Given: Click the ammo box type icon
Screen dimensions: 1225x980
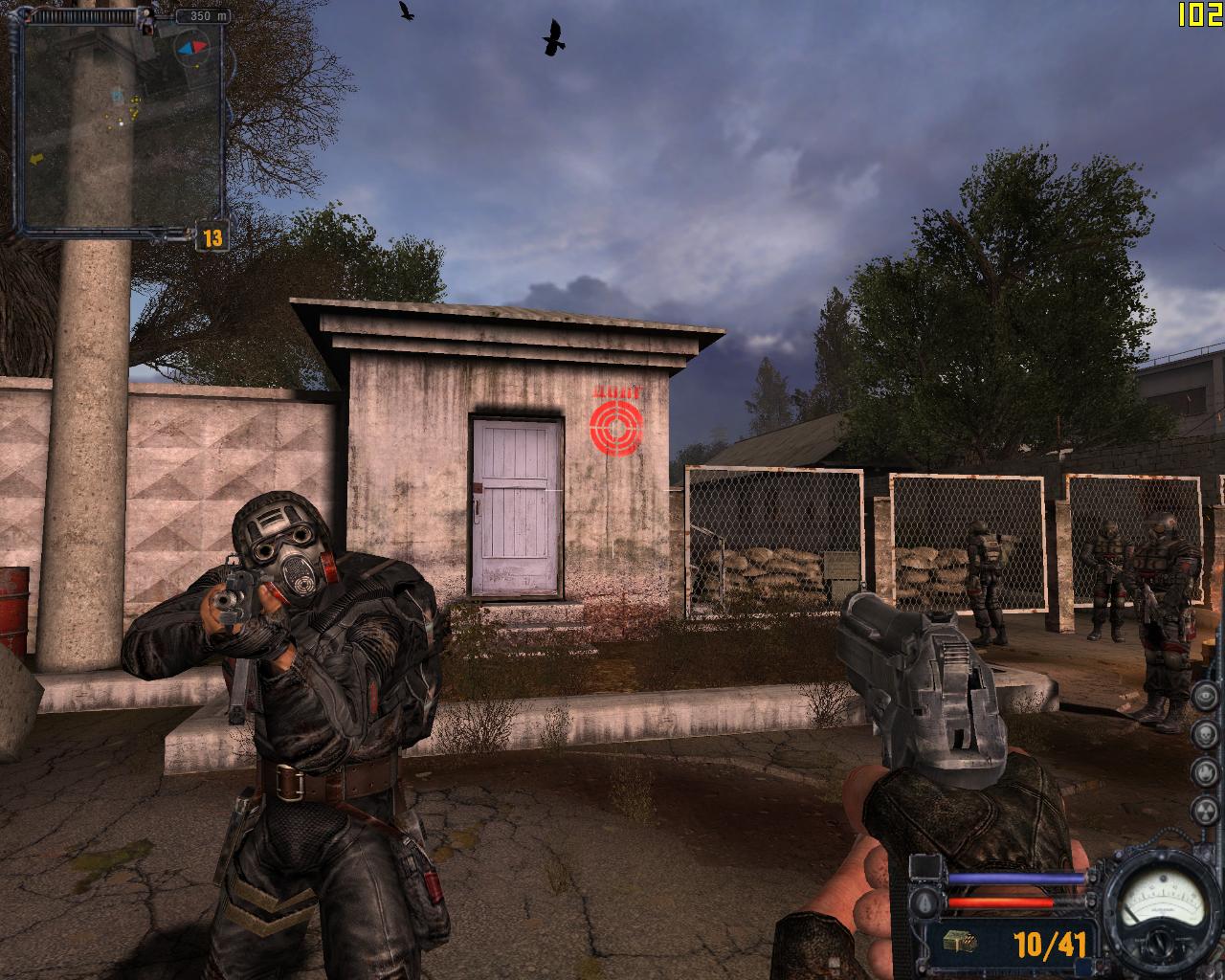Looking at the screenshot, I should pos(959,944).
